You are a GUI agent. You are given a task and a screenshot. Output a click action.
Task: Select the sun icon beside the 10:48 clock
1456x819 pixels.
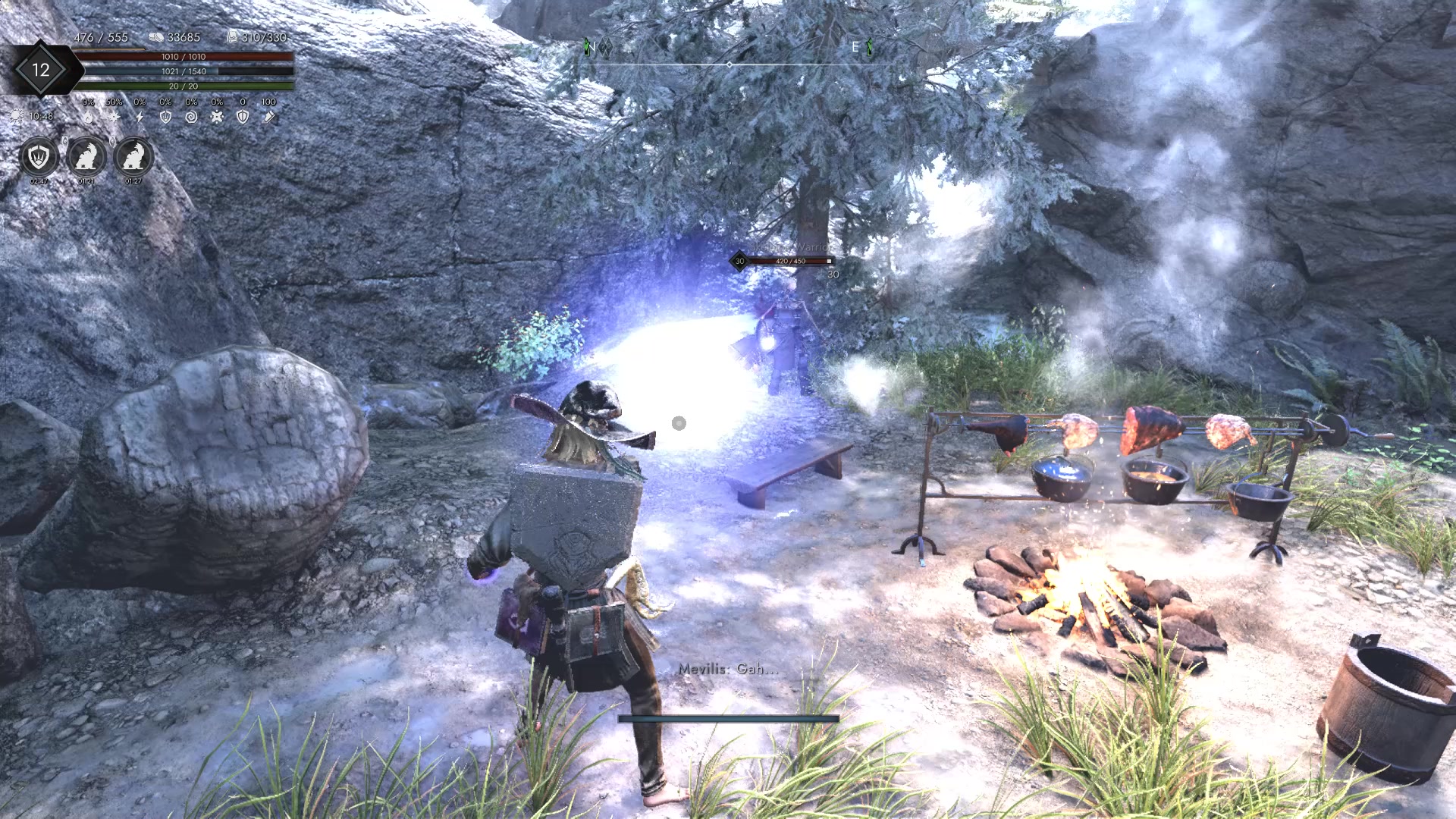point(17,116)
